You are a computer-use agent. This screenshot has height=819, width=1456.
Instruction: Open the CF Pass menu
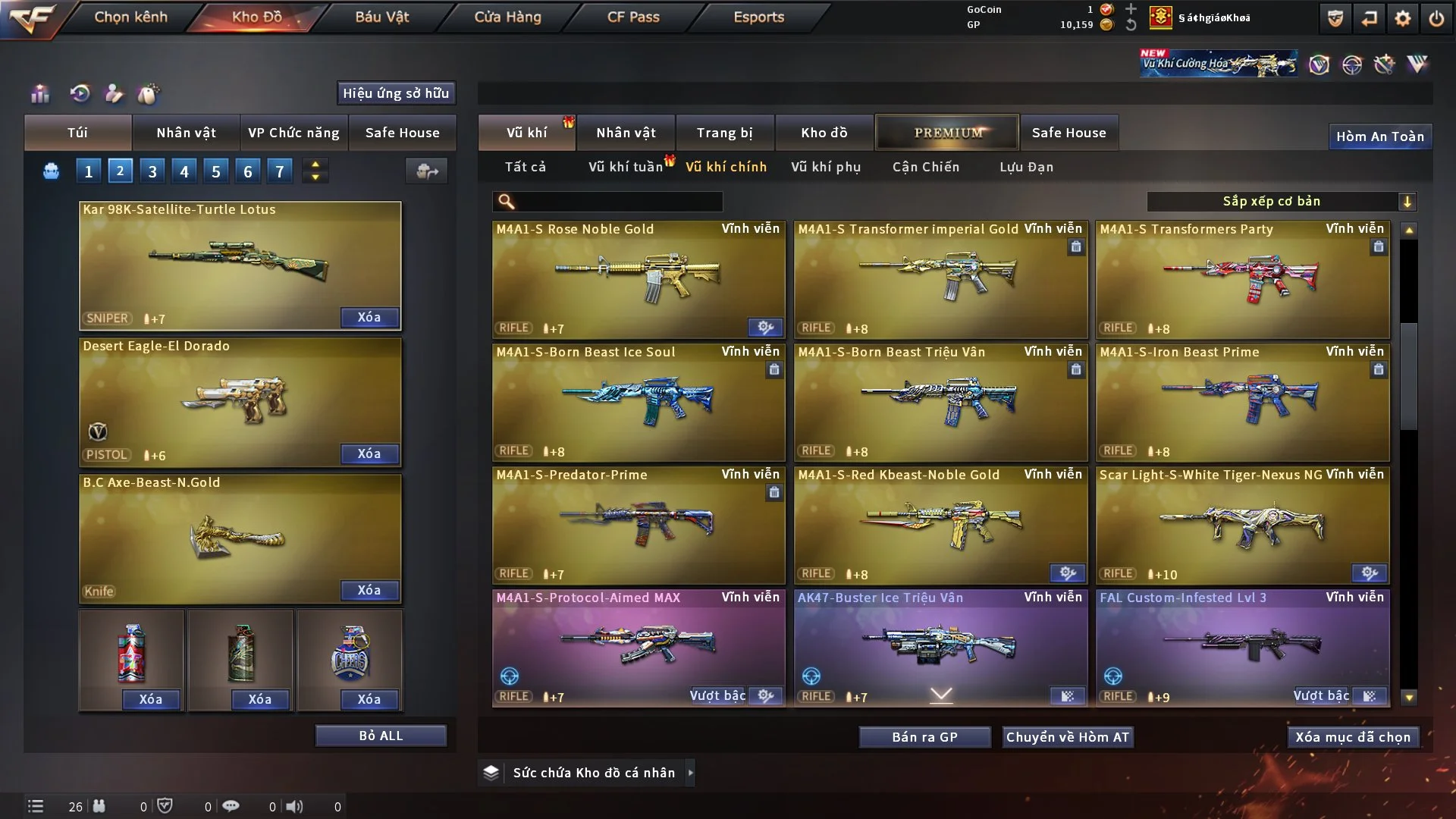[x=633, y=17]
